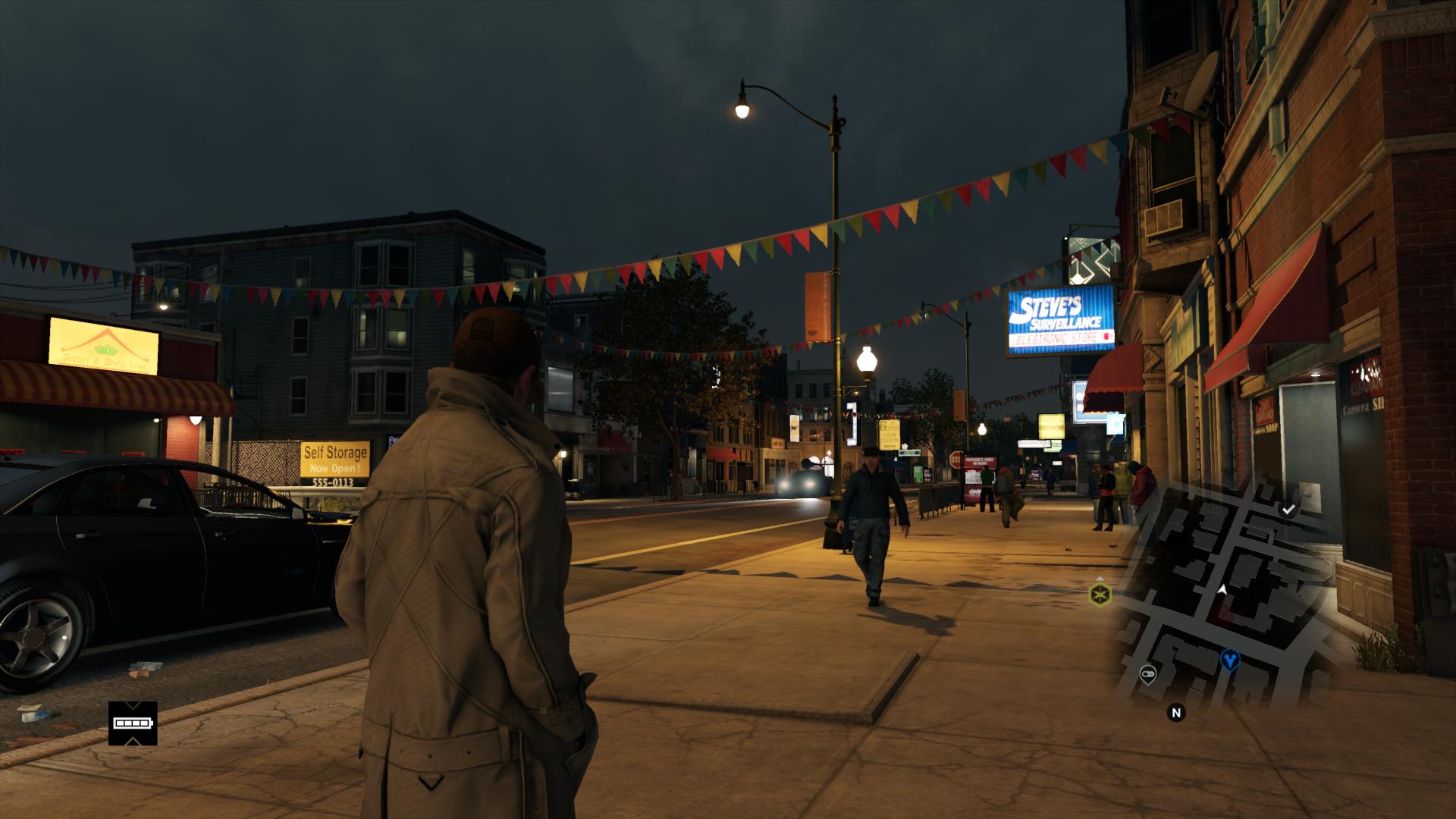Image resolution: width=1456 pixels, height=819 pixels.
Task: Click the phone battery icon
Action: pos(133,723)
